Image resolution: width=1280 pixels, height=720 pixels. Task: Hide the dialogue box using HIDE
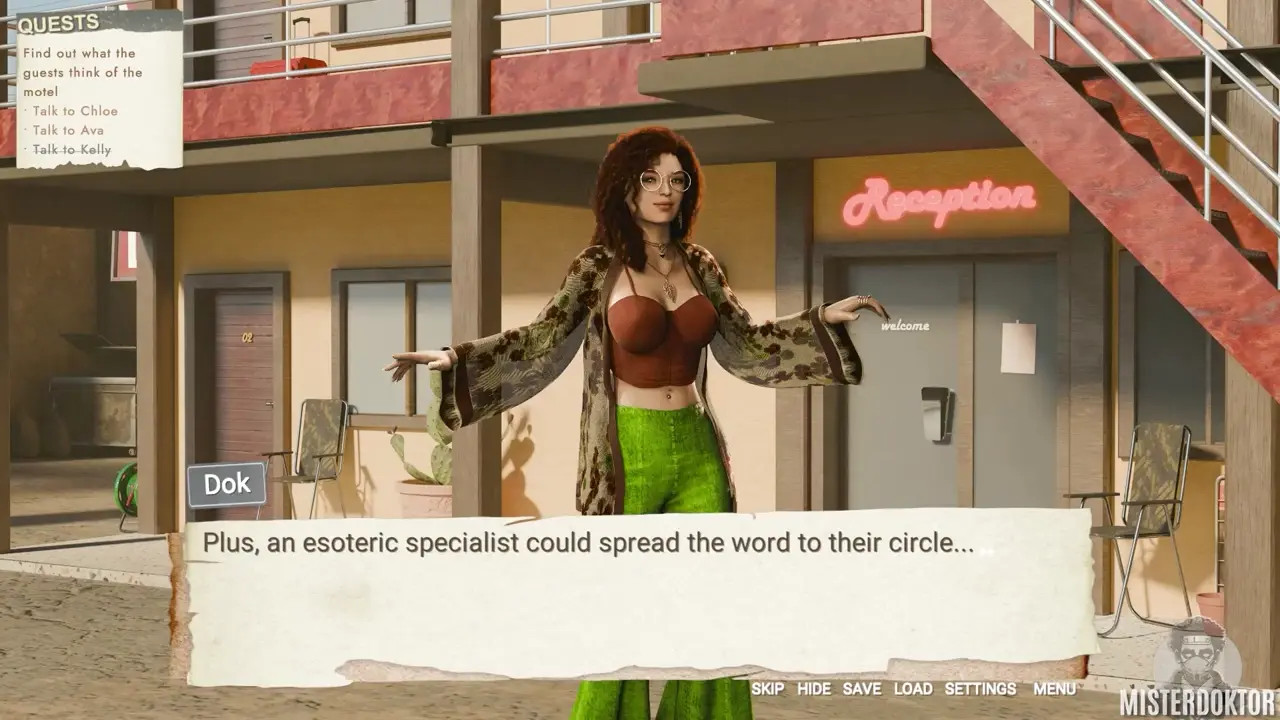814,689
